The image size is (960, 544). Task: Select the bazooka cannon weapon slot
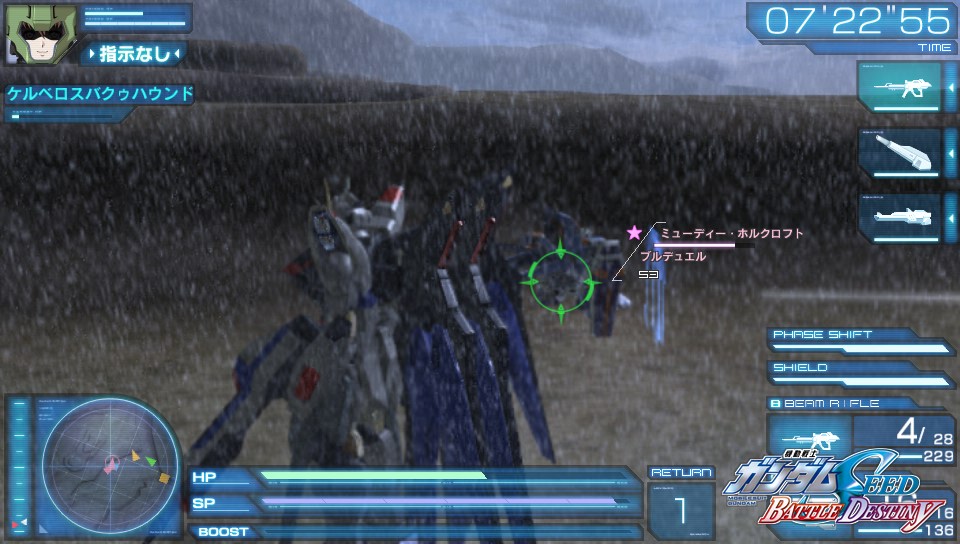coord(900,153)
